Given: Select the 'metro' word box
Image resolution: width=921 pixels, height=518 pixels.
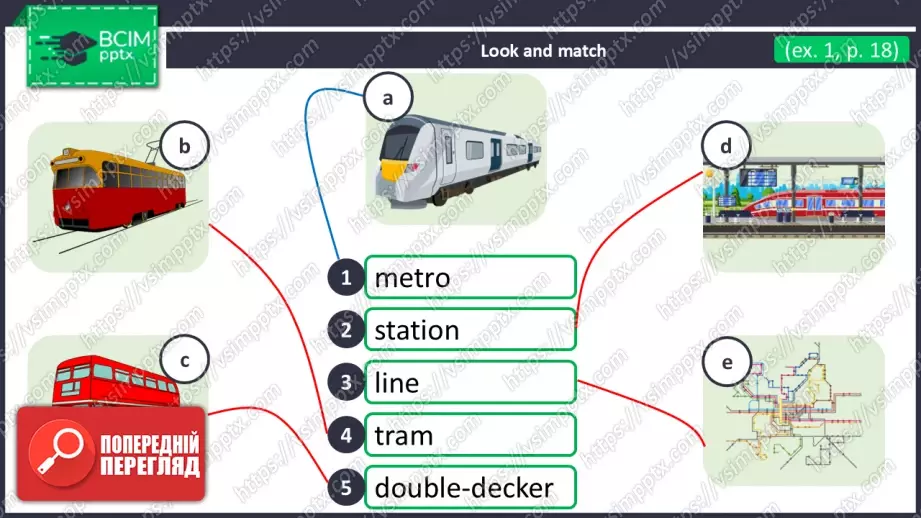Looking at the screenshot, I should pyautogui.click(x=470, y=277).
